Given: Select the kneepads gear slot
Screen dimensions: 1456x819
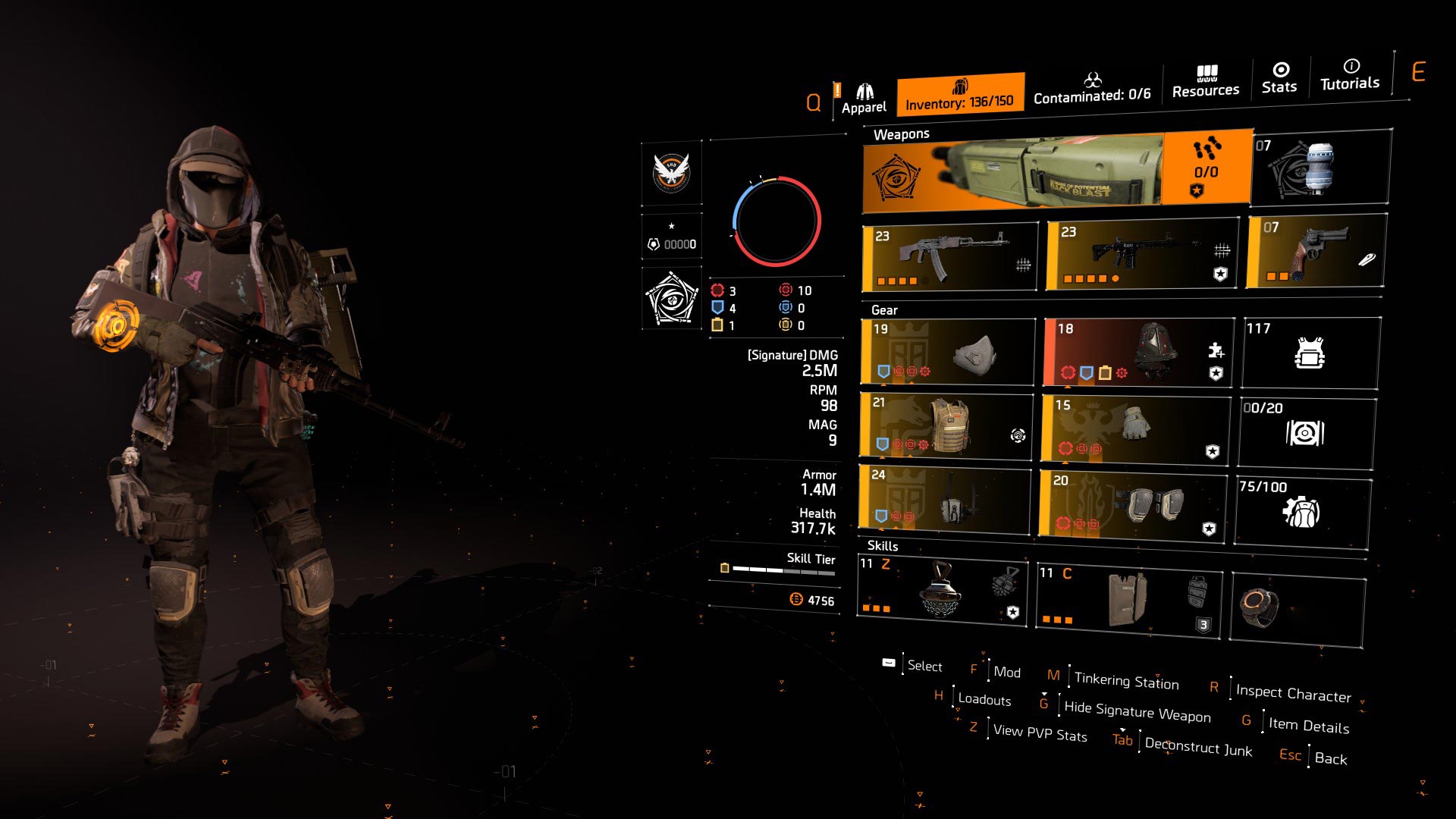Looking at the screenshot, I should [x=1133, y=504].
